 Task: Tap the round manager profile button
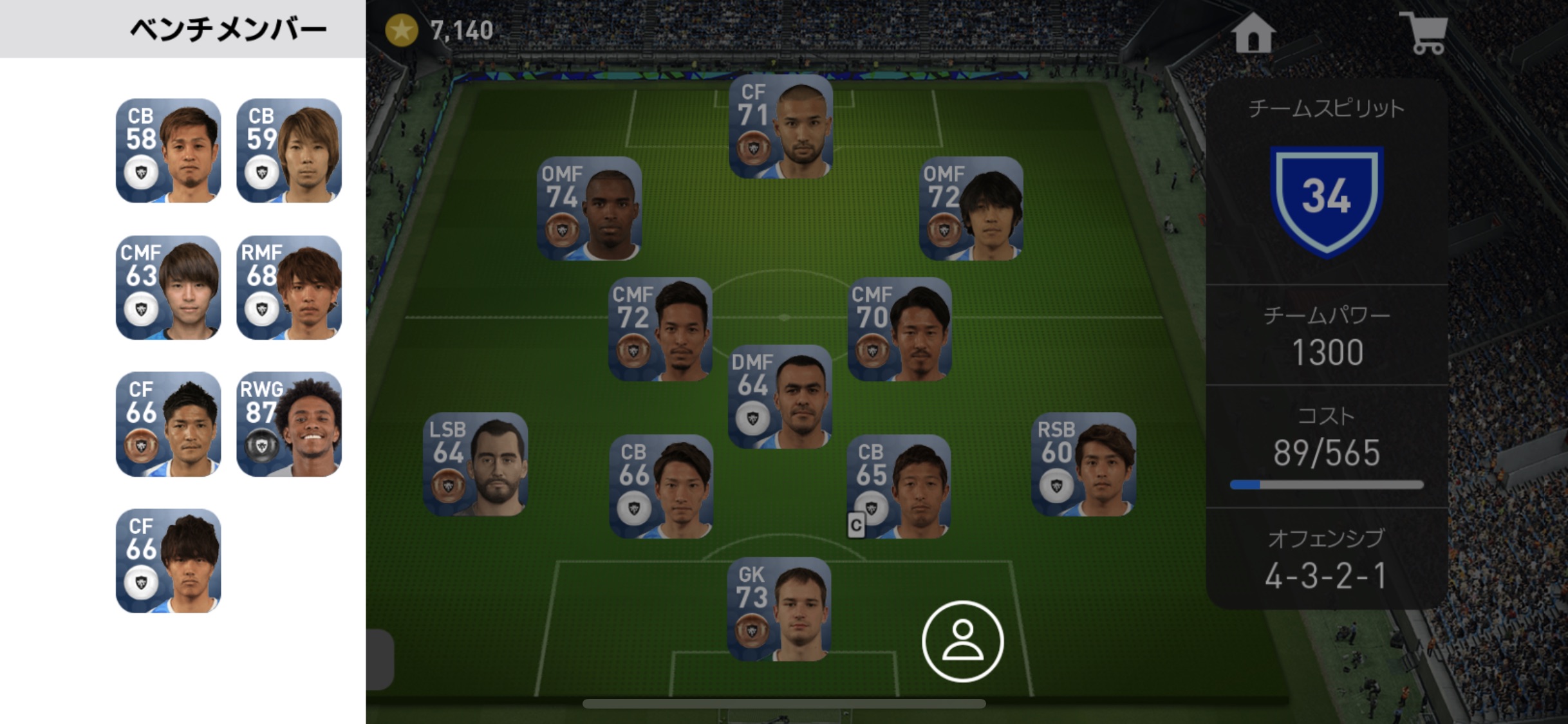pos(962,641)
